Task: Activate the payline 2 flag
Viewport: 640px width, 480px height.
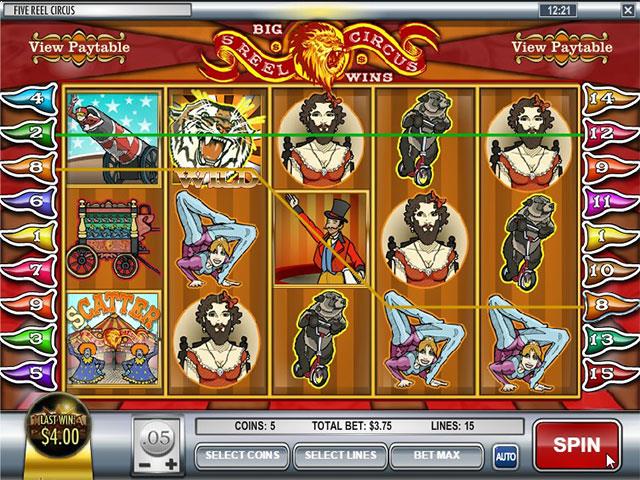Action: click(28, 133)
